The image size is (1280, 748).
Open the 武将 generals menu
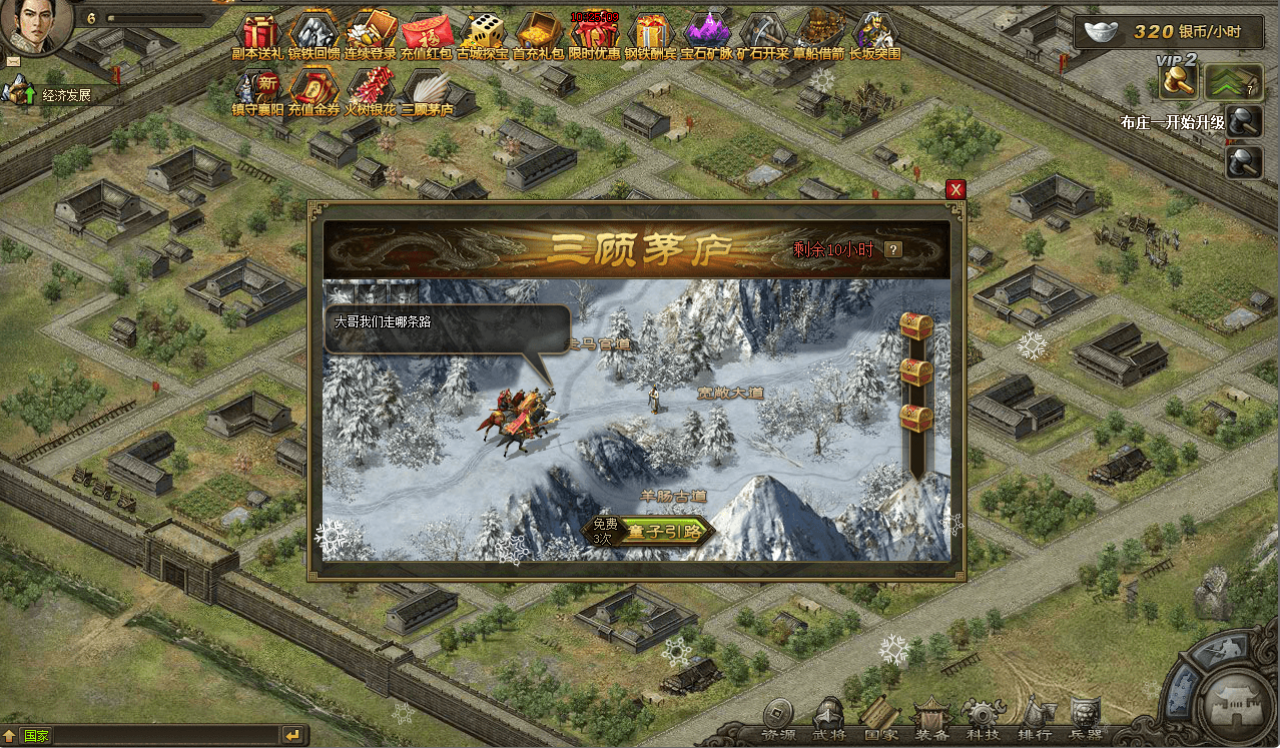coord(829,718)
